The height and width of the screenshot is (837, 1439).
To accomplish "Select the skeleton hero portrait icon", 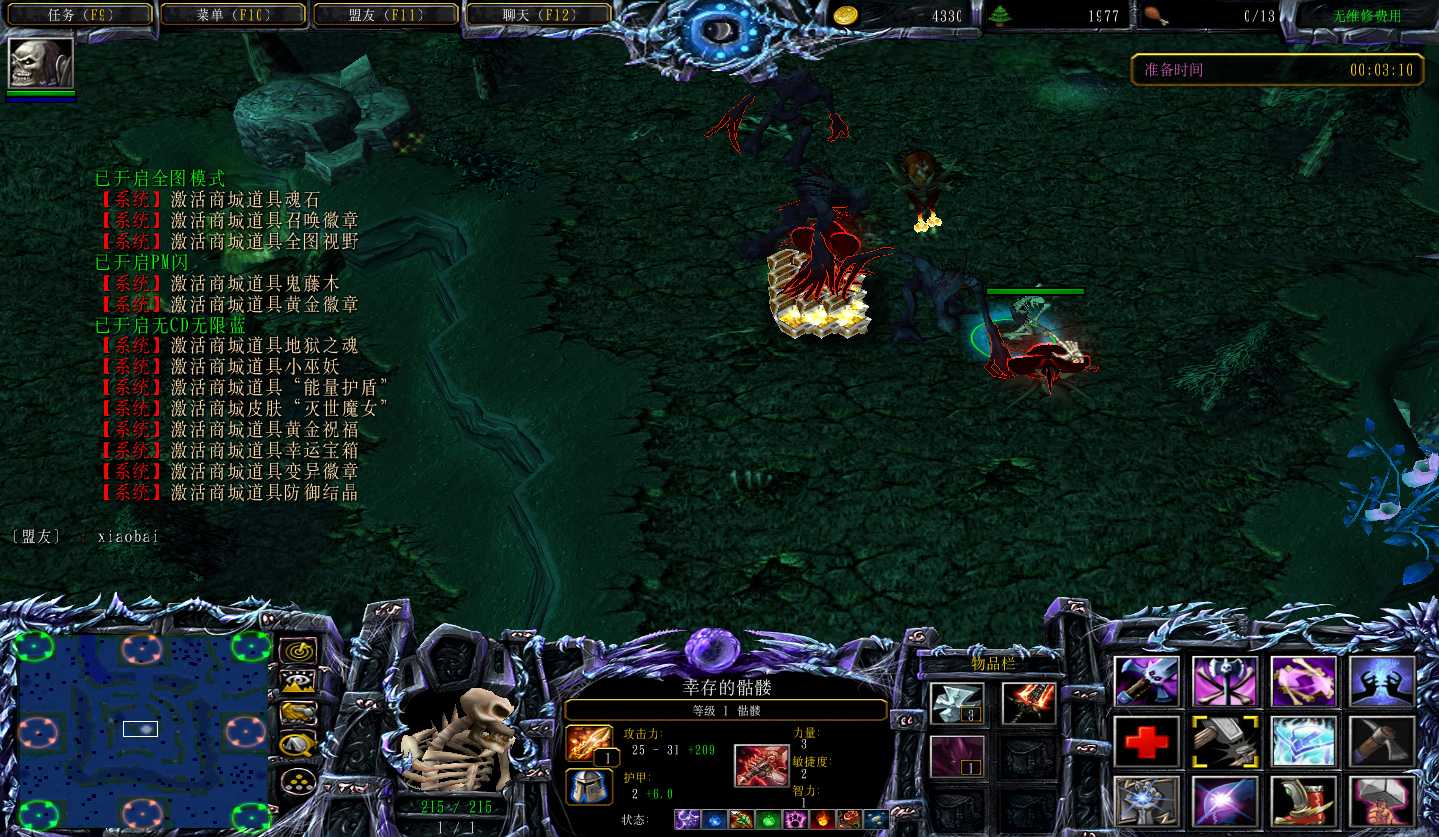I will pyautogui.click(x=41, y=63).
